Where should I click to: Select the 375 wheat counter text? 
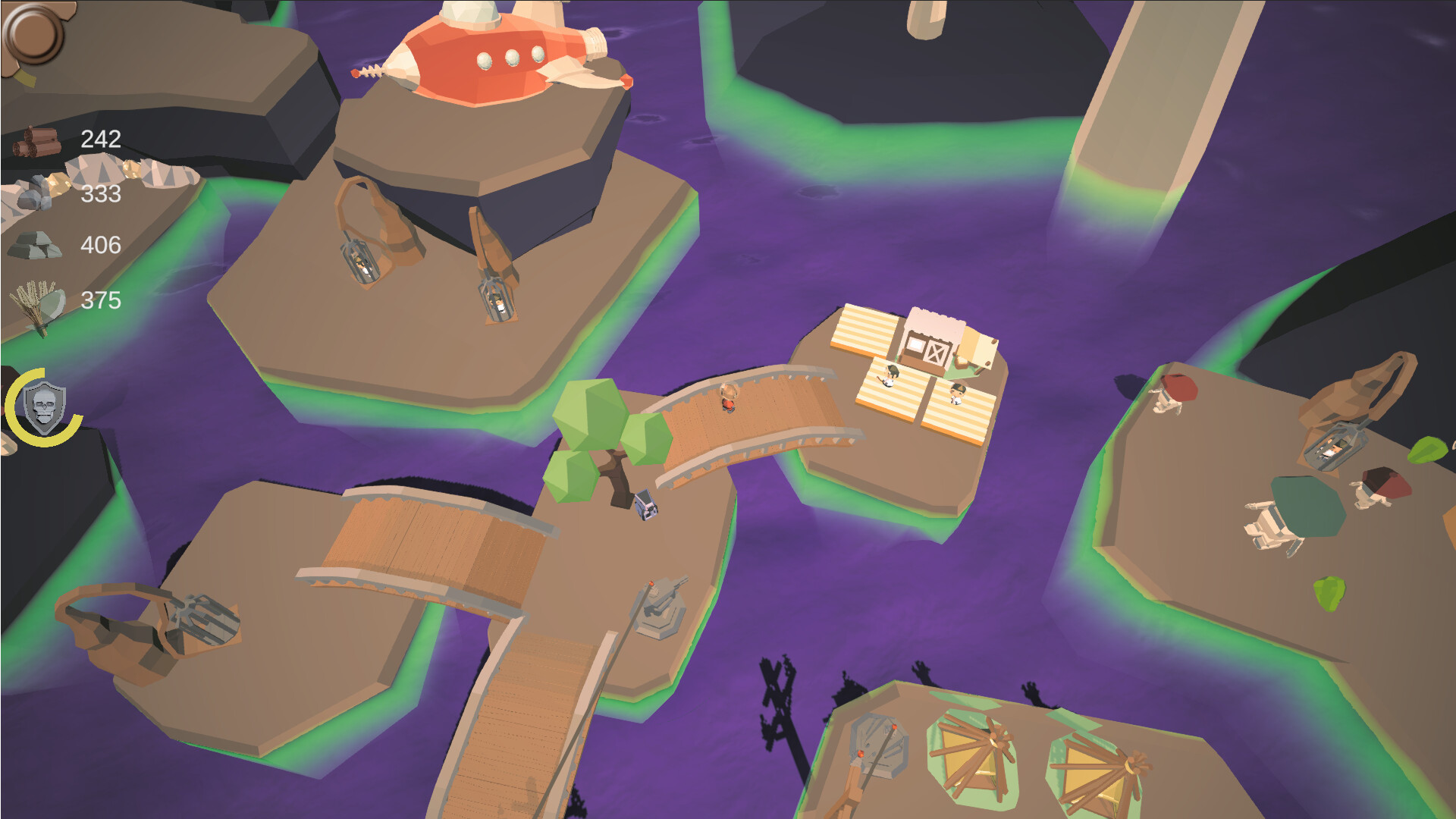[x=102, y=300]
